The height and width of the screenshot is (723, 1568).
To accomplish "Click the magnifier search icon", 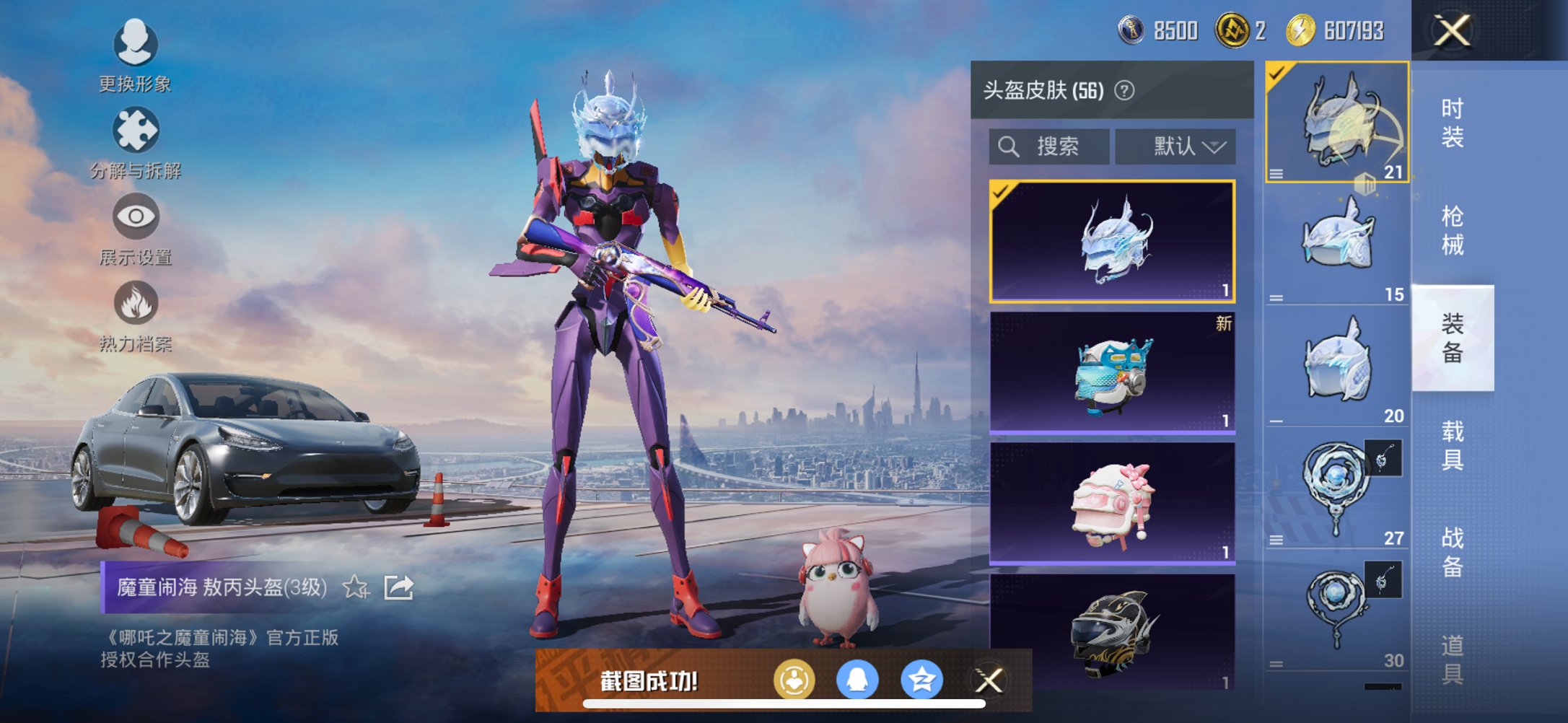I will point(1009,146).
